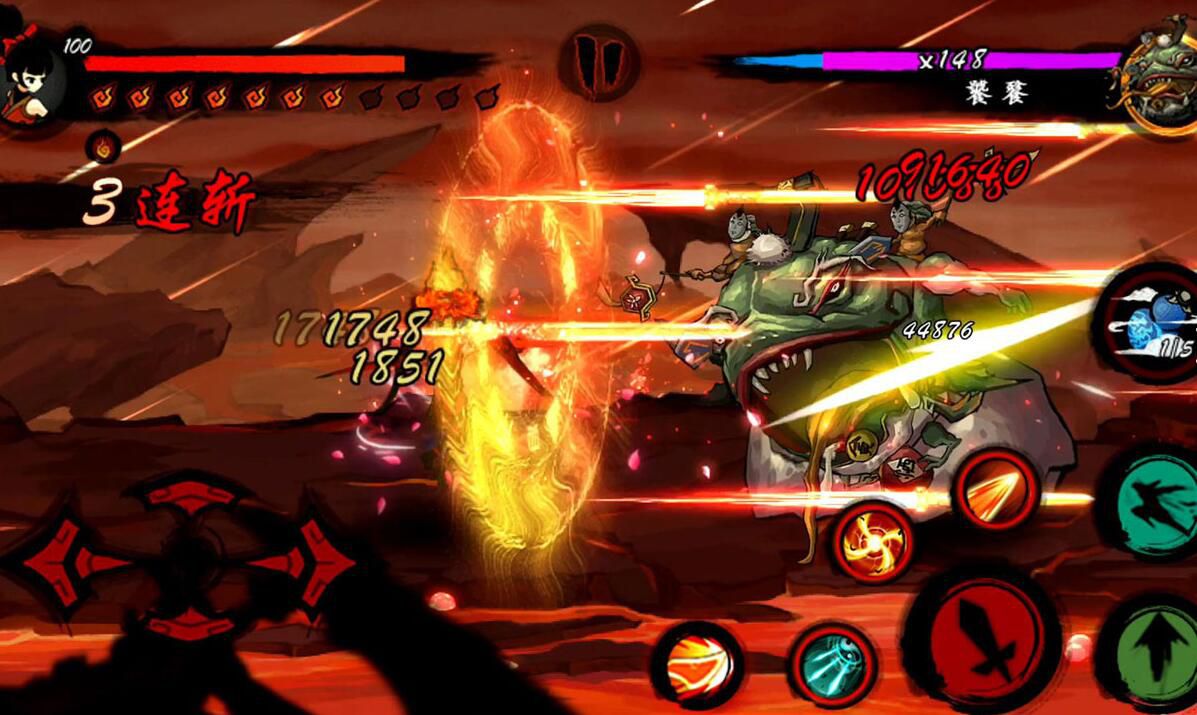
Task: Tap the red sword attack button
Action: click(981, 640)
